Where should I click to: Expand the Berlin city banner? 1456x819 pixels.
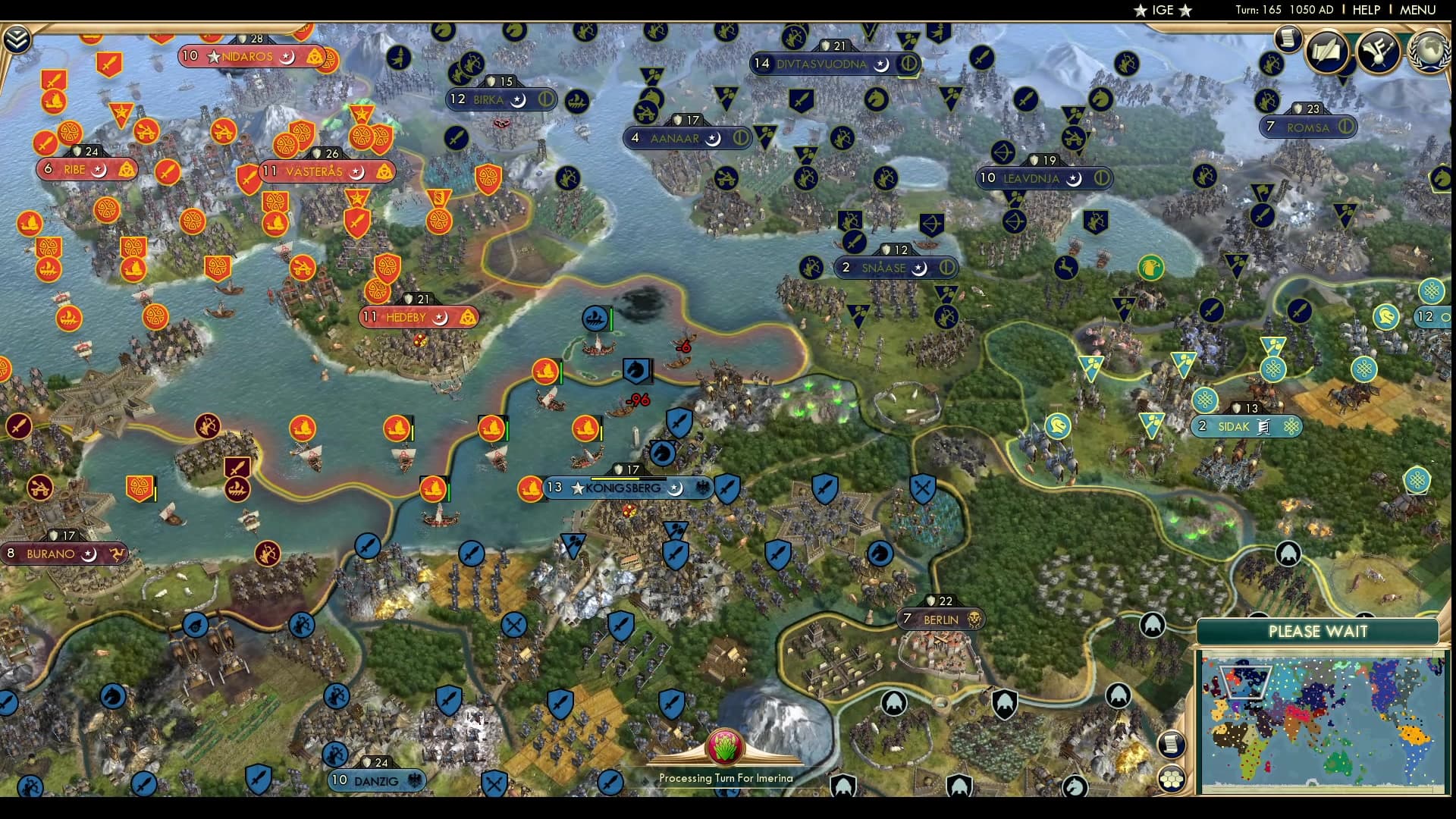[940, 619]
